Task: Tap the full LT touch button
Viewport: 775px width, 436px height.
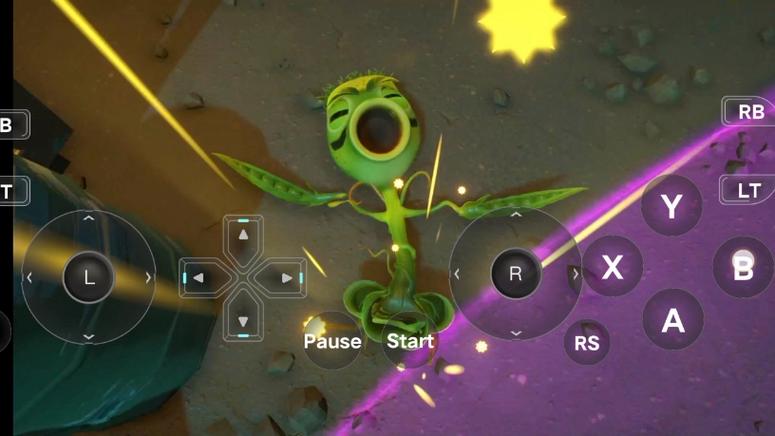Action: pyautogui.click(x=750, y=189)
